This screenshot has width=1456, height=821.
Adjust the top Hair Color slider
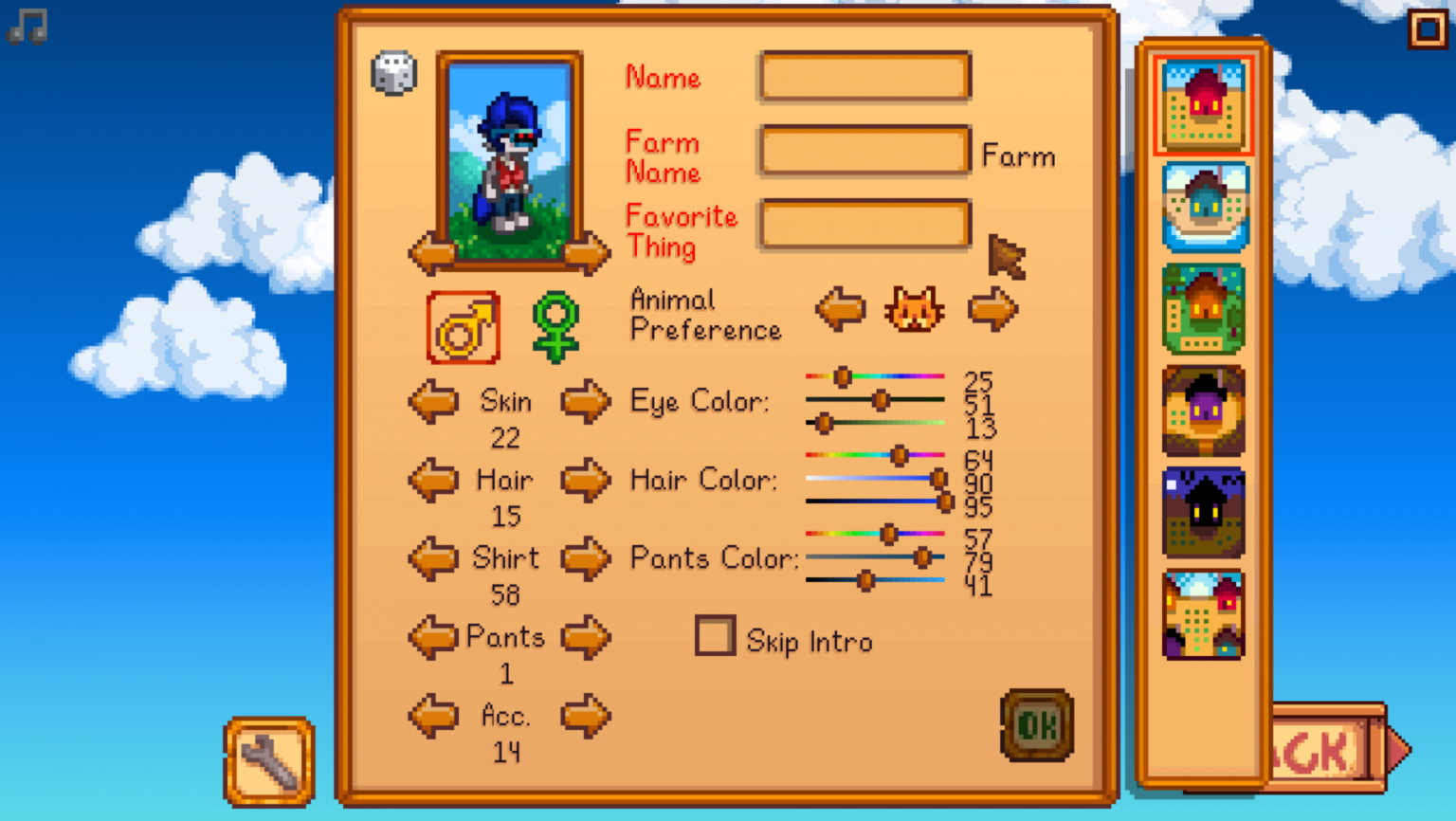pos(899,455)
